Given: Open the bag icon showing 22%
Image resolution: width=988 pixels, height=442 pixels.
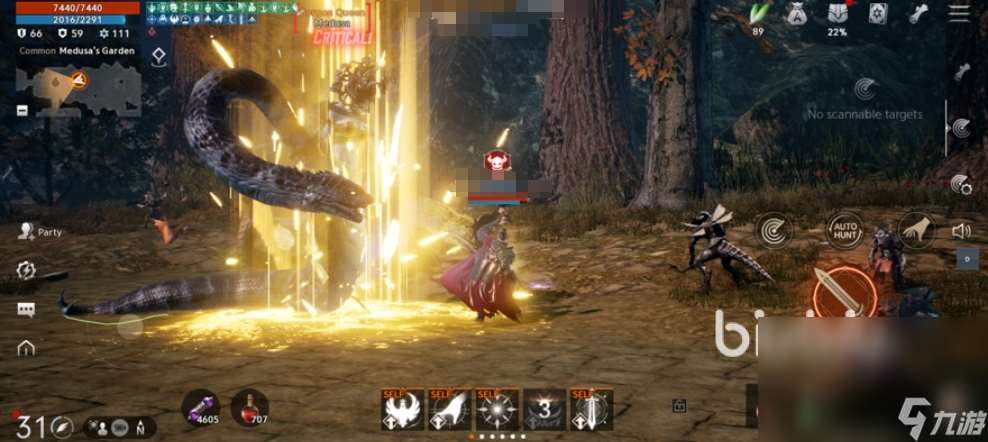Looking at the screenshot, I should [837, 14].
